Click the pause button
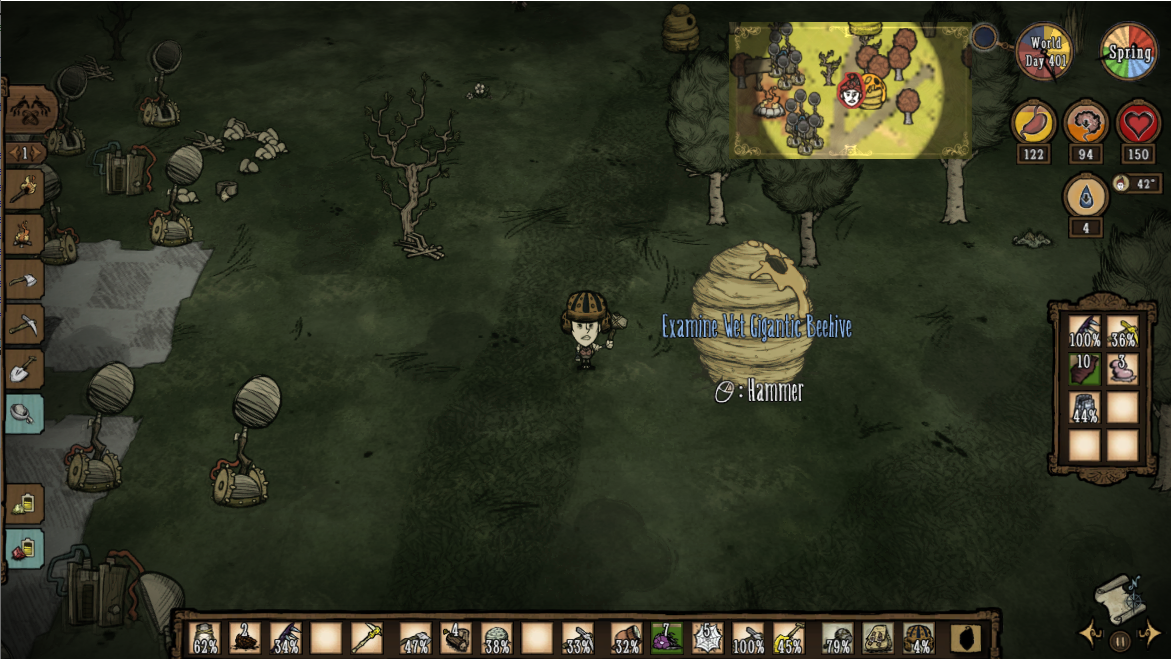 1120,641
